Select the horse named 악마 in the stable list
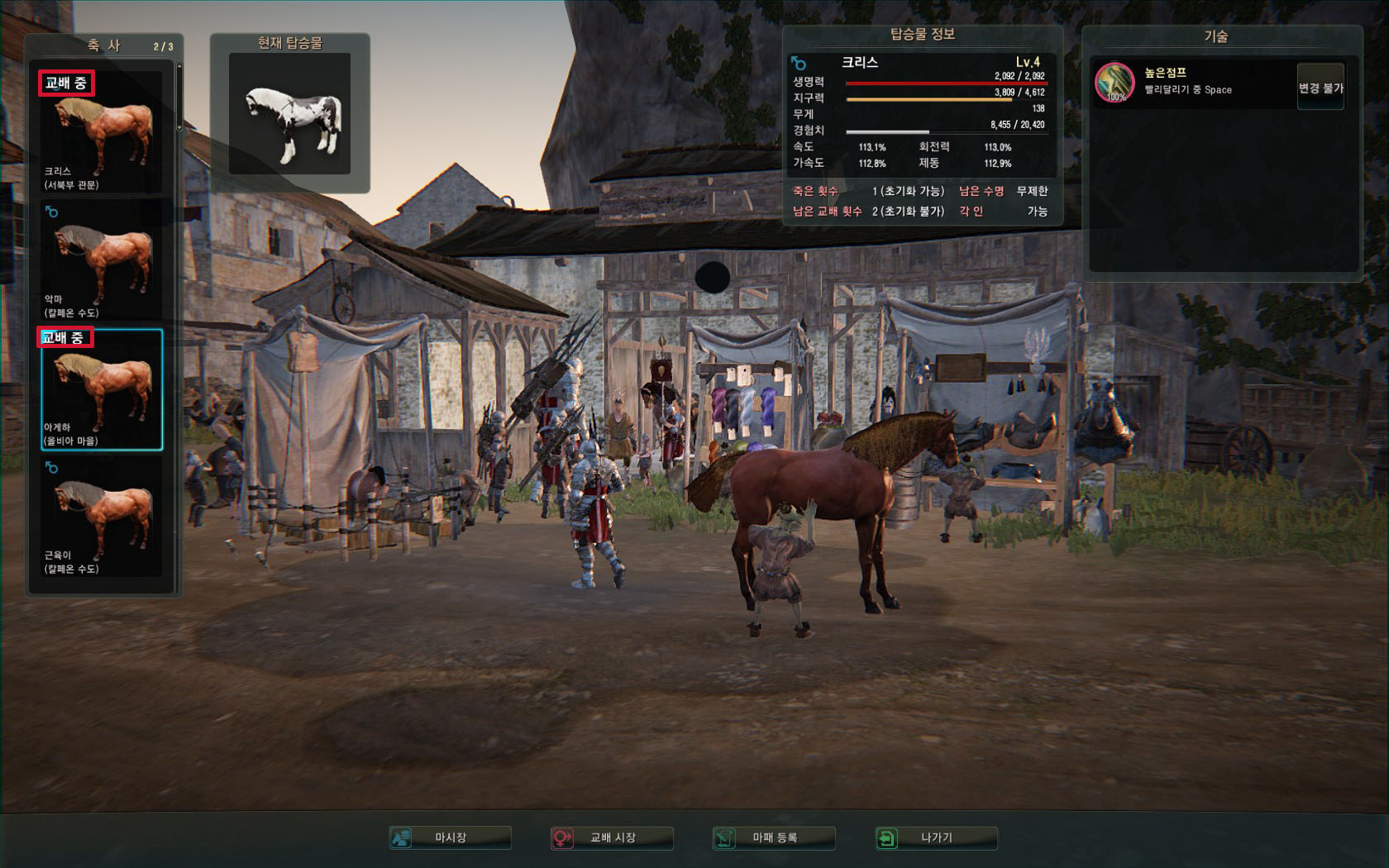Image resolution: width=1389 pixels, height=868 pixels. (102, 261)
